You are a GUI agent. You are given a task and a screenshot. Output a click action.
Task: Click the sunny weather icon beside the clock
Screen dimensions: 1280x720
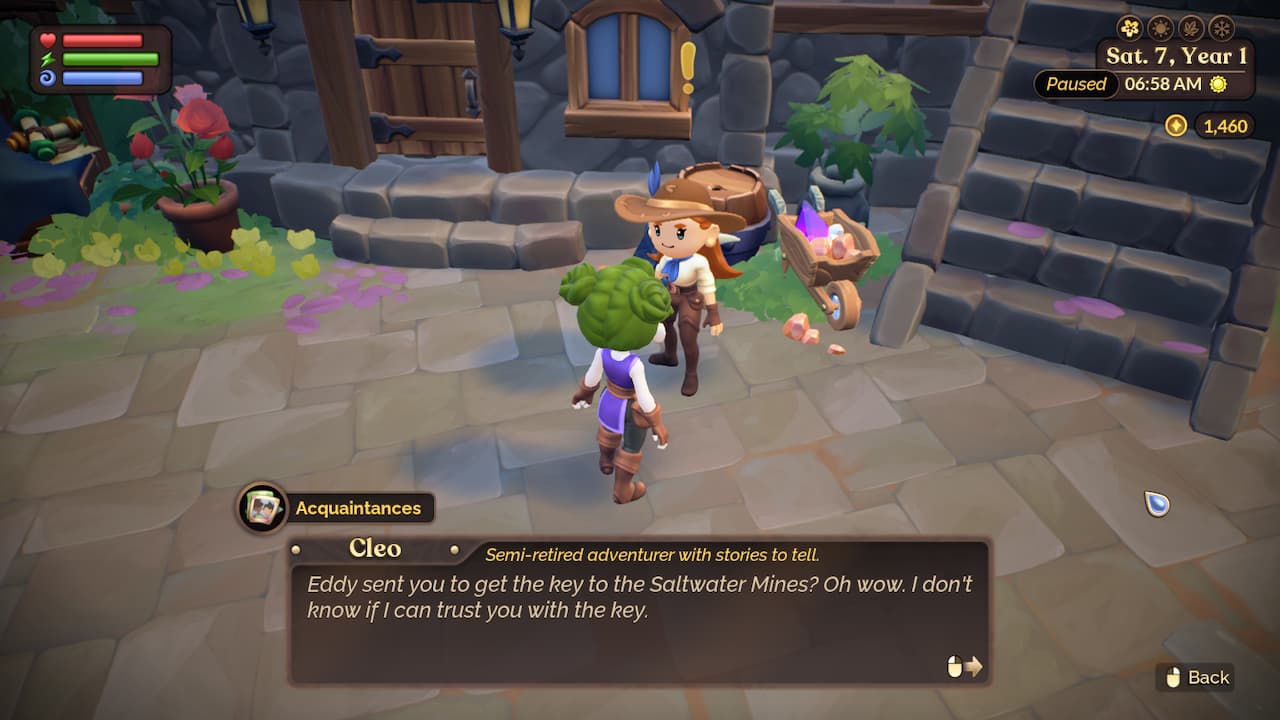(1218, 85)
